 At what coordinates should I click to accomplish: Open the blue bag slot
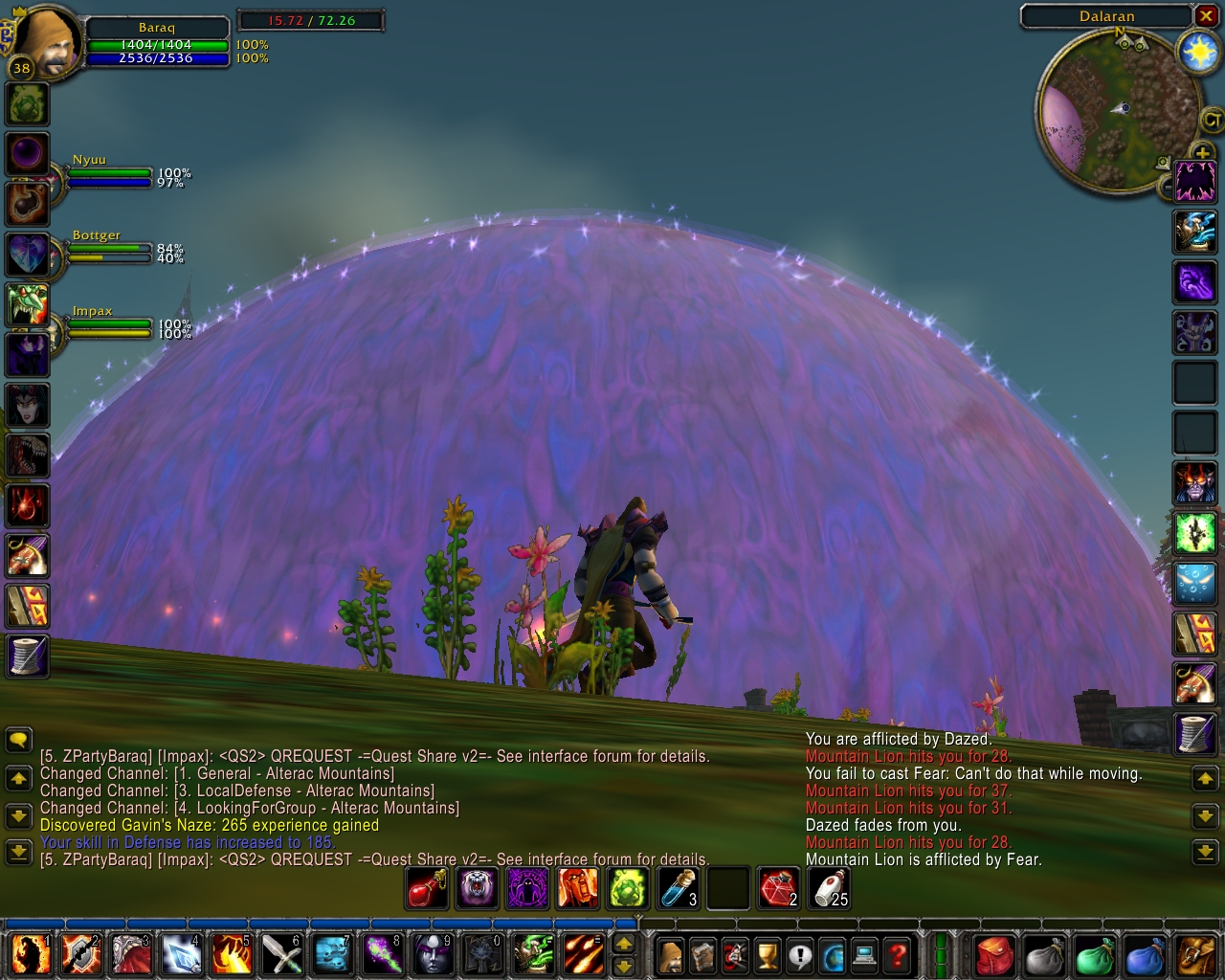1144,955
